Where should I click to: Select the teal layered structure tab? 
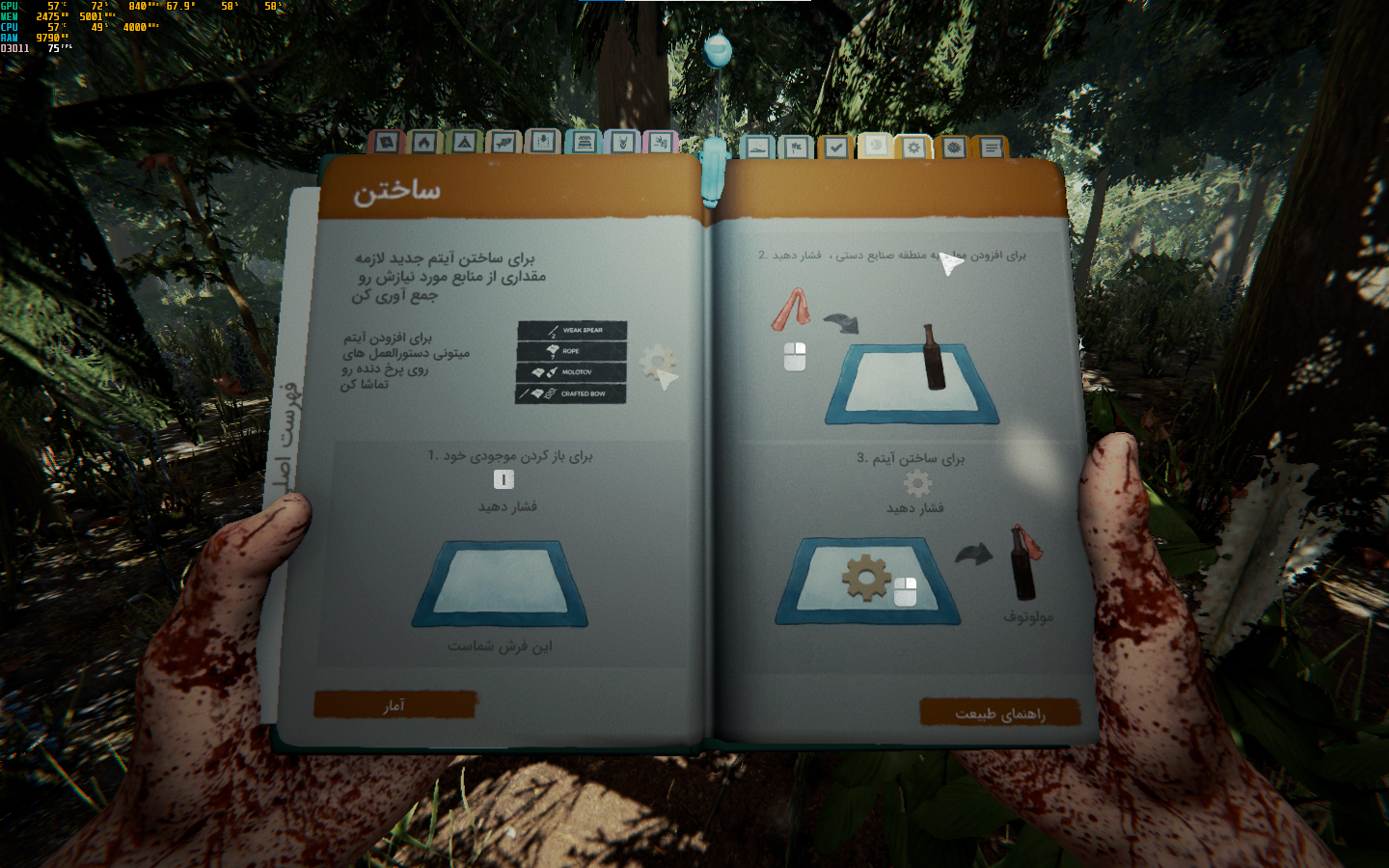point(584,143)
